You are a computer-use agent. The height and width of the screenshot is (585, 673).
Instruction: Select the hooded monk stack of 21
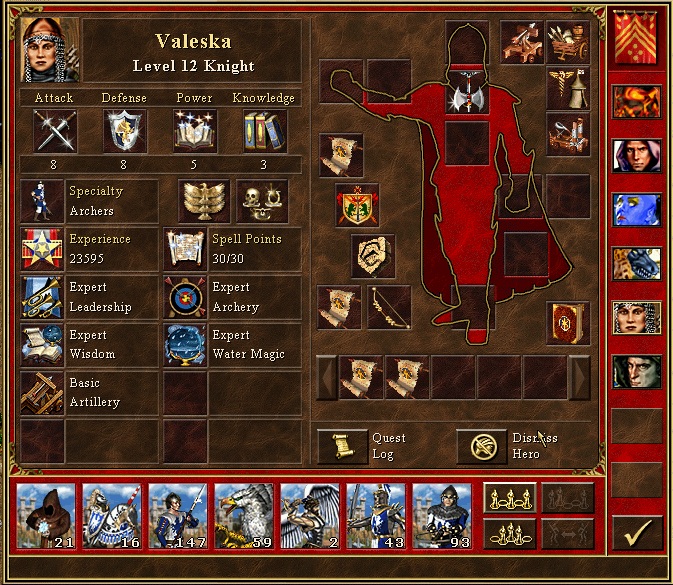point(46,516)
